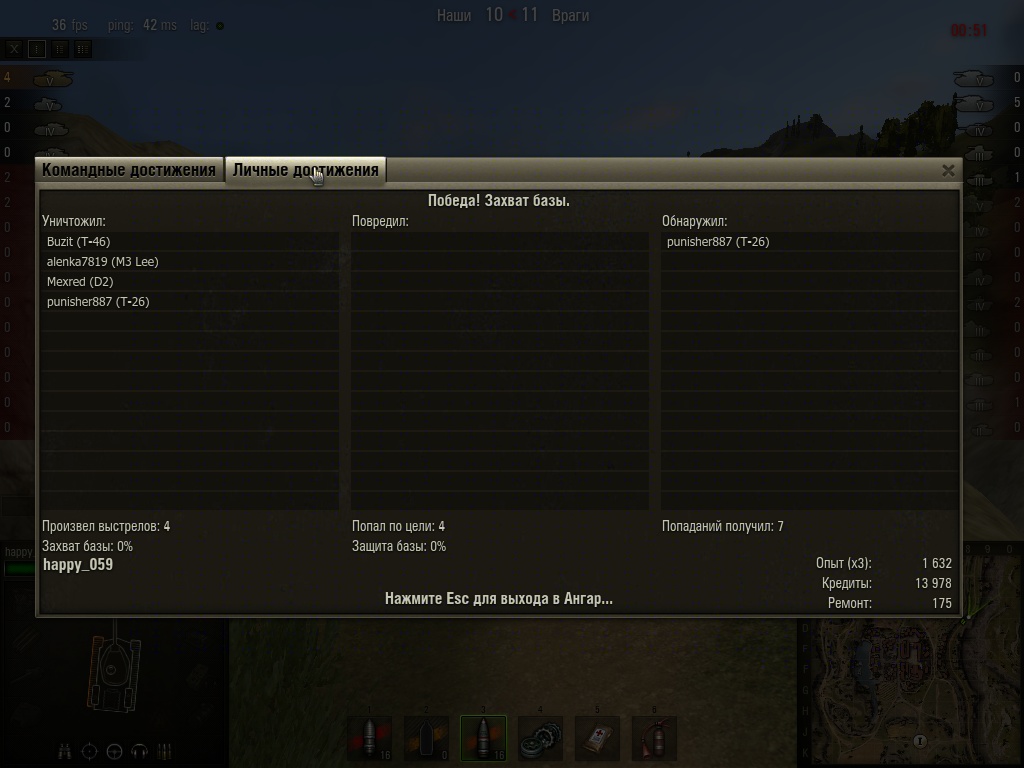Hide the team panel with X button
The height and width of the screenshot is (768, 1024).
14,48
